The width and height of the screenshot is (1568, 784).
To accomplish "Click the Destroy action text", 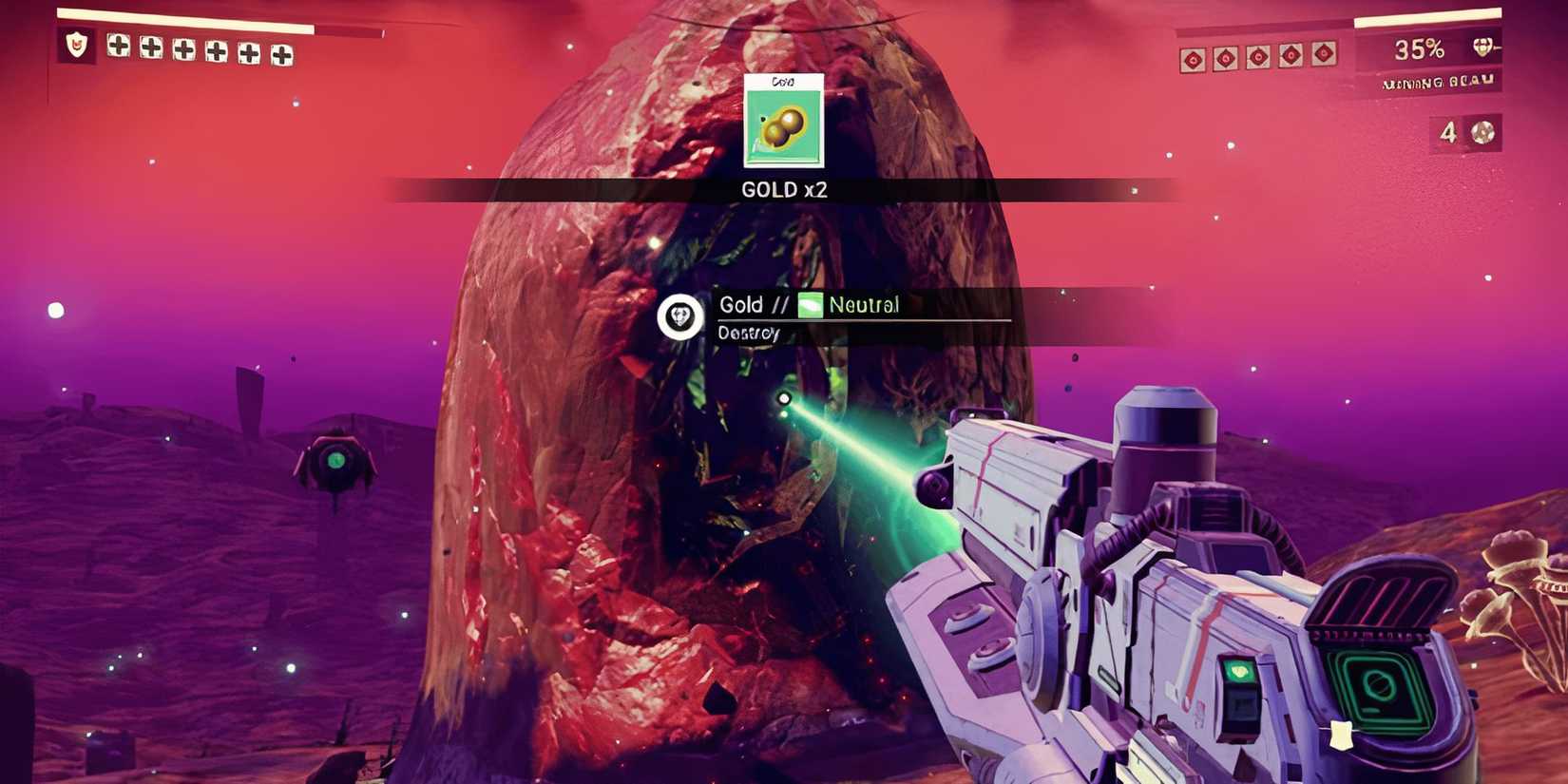I will 751,333.
